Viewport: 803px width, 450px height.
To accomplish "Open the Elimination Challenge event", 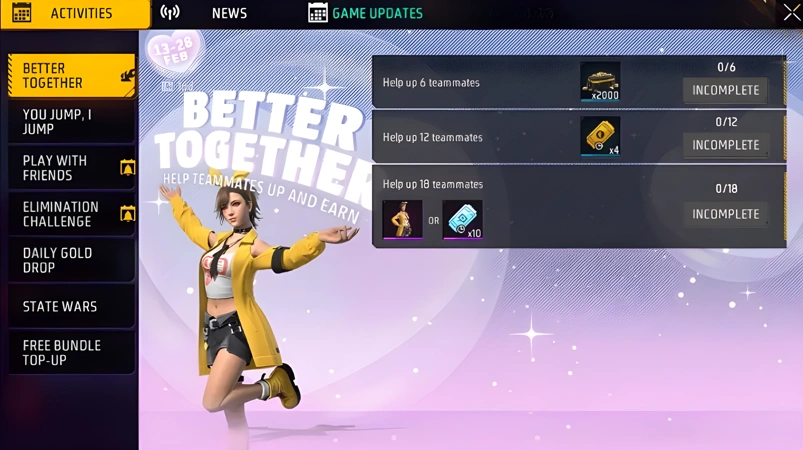I will pyautogui.click(x=71, y=214).
